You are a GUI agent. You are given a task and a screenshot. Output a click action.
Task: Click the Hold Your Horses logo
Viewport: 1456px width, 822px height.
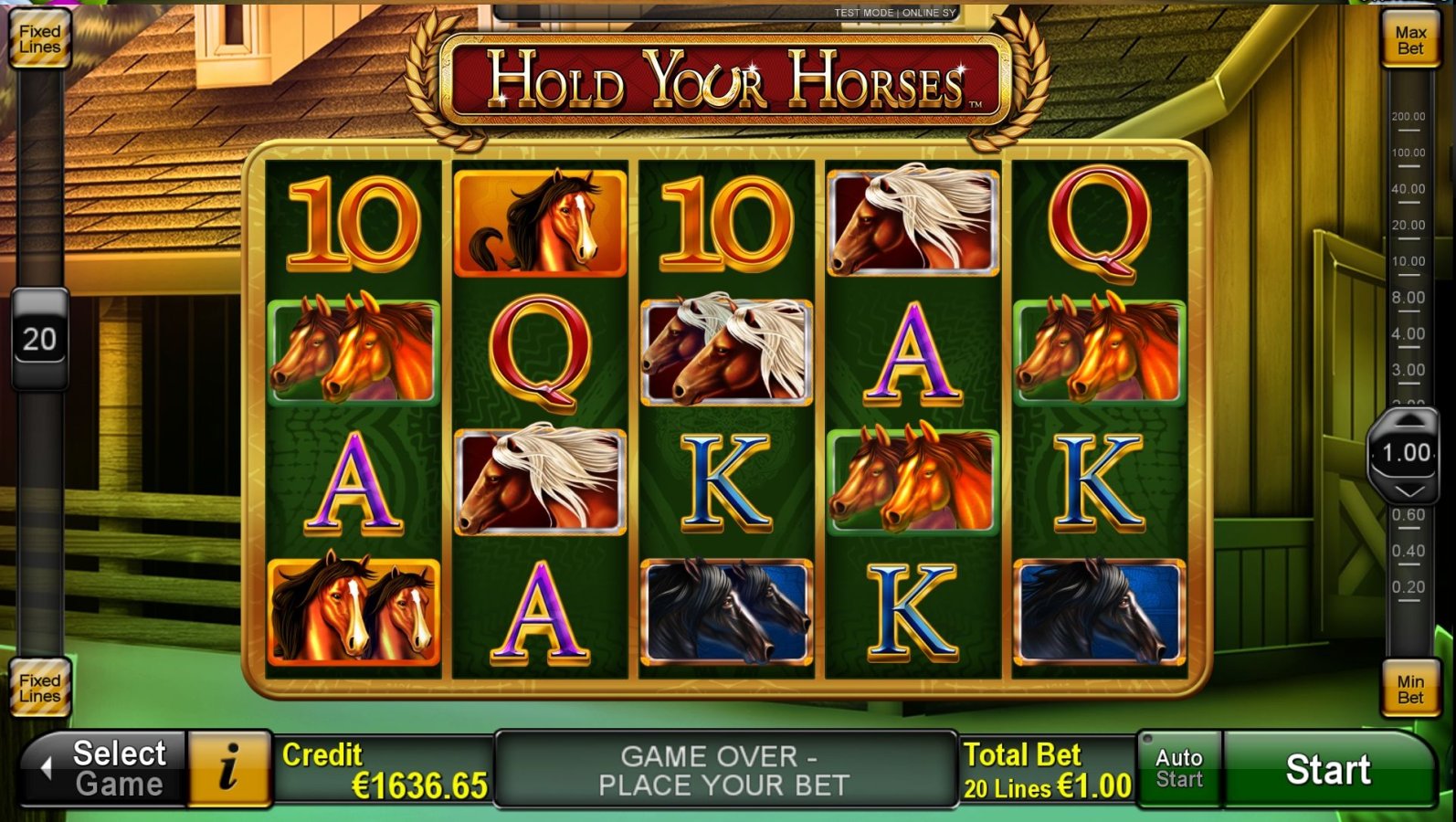tap(728, 82)
